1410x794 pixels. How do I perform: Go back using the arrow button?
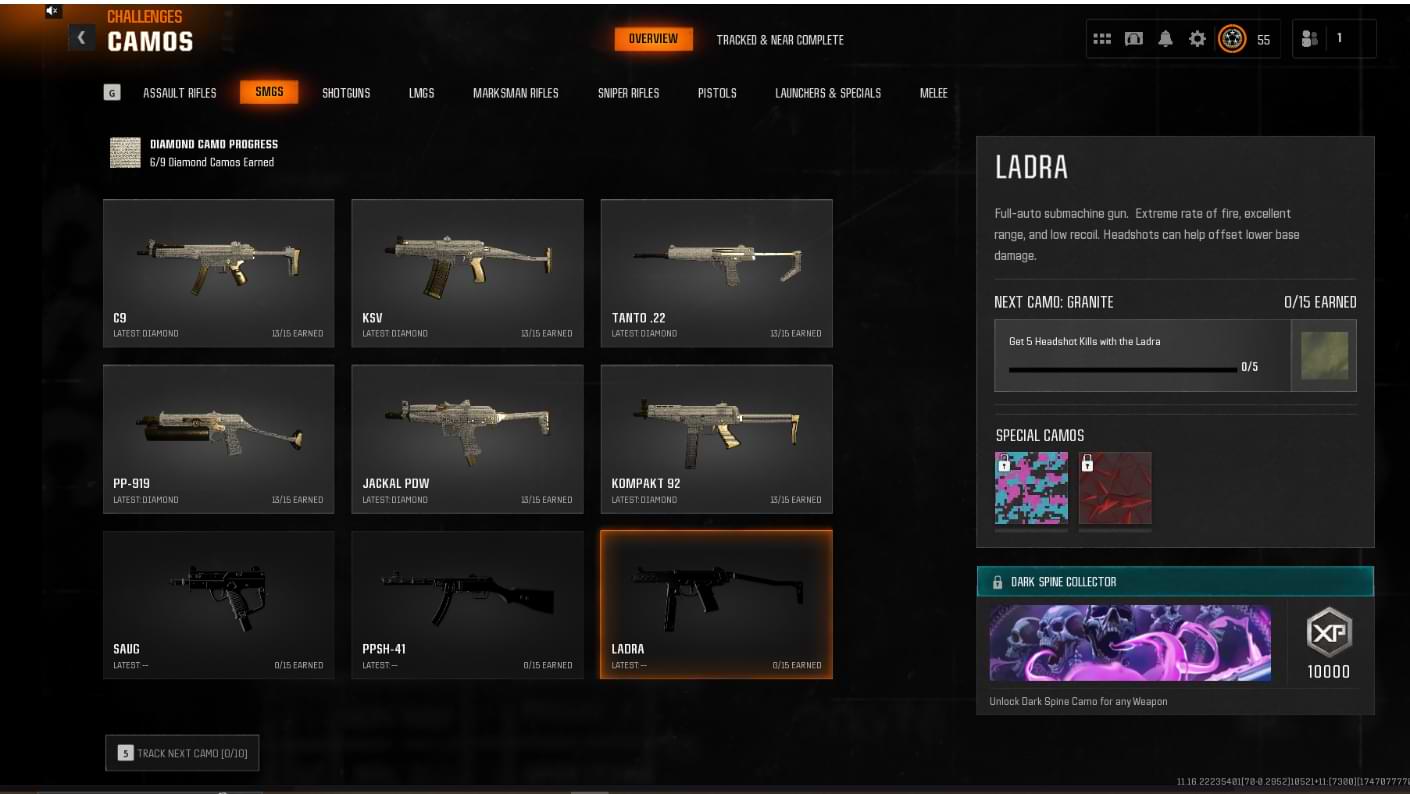81,38
